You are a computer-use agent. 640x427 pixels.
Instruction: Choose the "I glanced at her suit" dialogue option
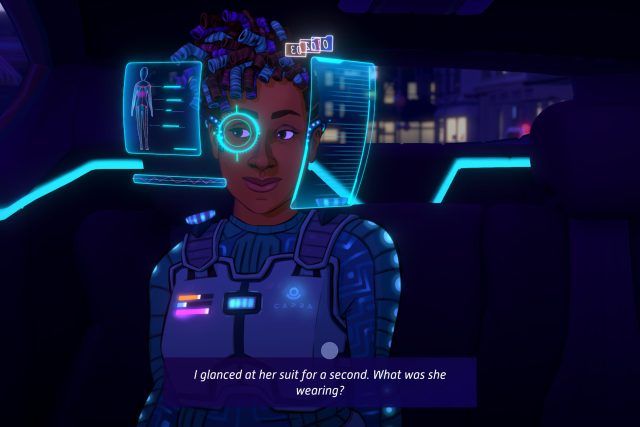320,382
